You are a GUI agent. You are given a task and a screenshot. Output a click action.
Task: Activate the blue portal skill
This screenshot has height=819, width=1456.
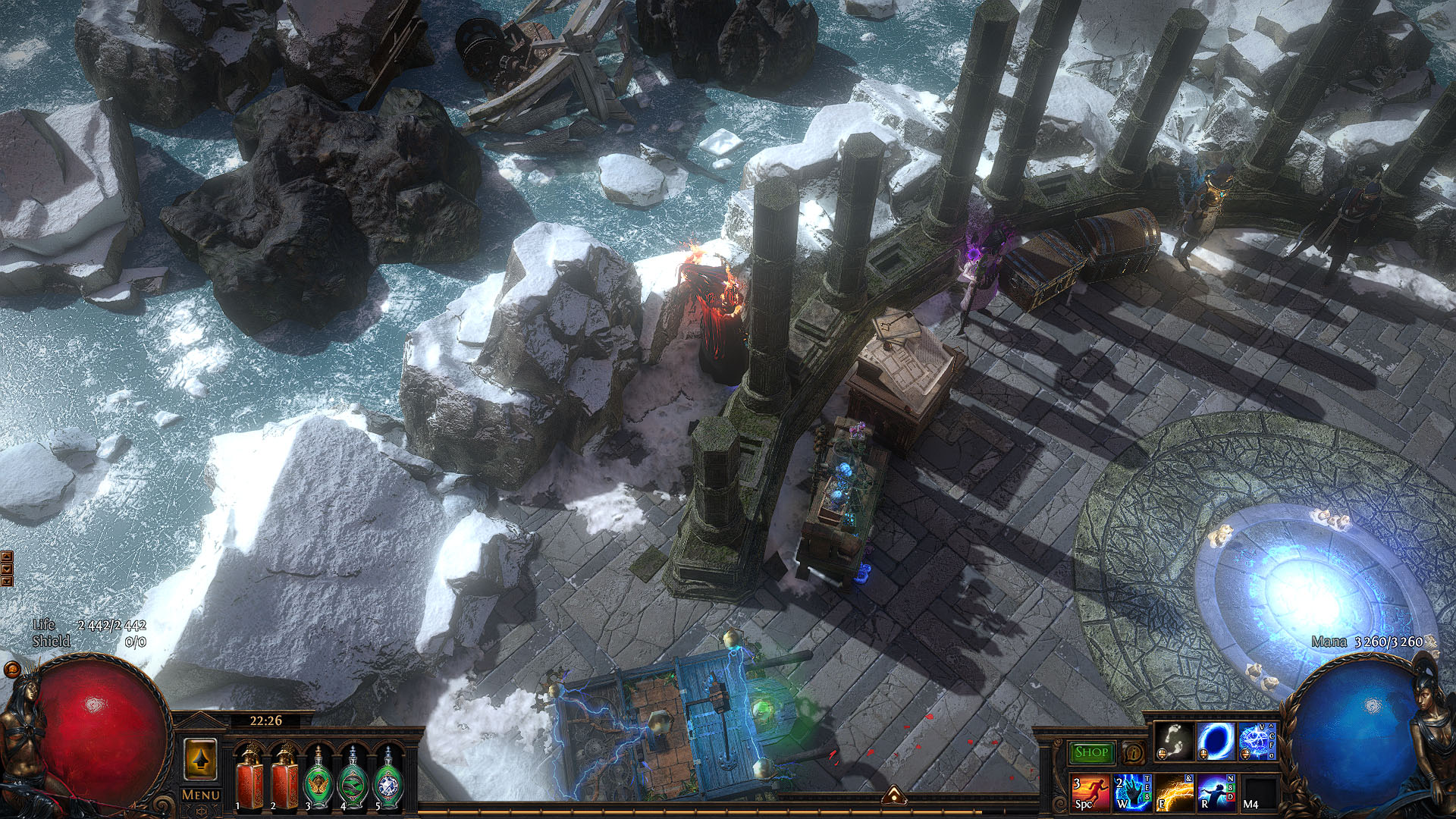click(1215, 742)
